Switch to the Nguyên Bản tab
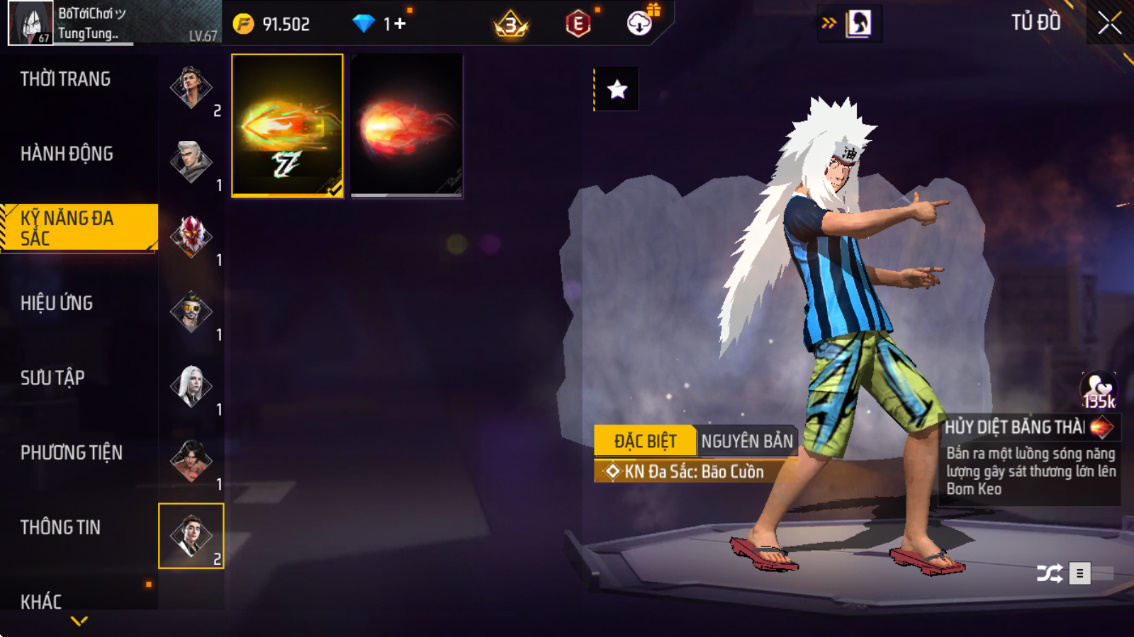 click(x=747, y=441)
